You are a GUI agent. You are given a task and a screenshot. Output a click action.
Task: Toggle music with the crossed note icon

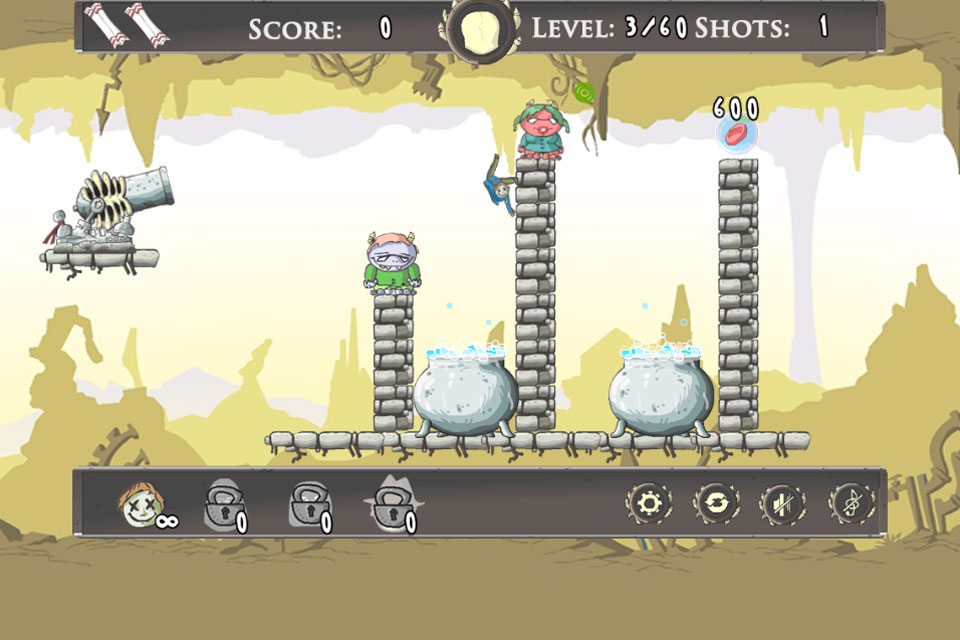tap(850, 503)
